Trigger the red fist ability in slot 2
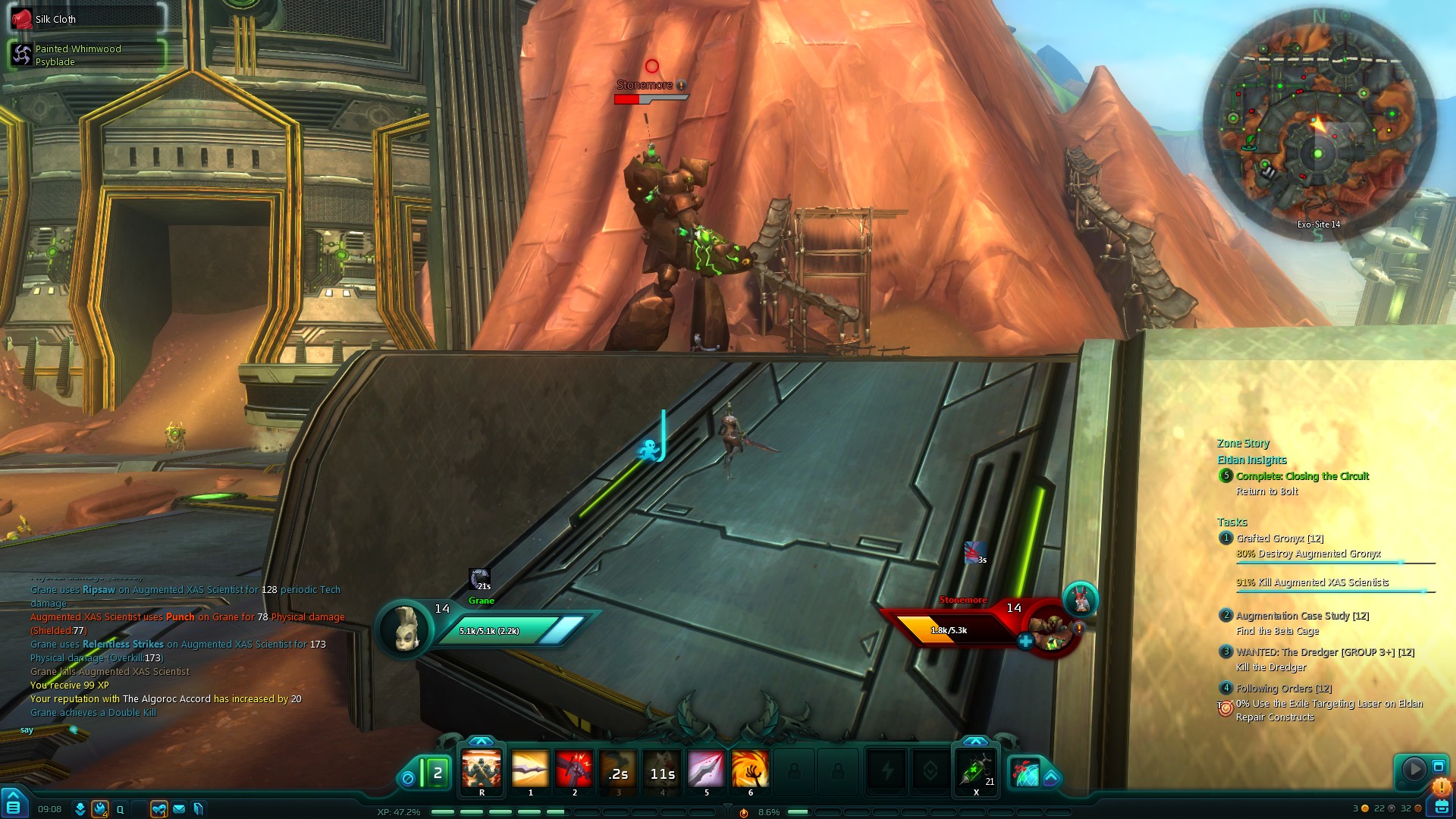The image size is (1456, 819). point(574,769)
